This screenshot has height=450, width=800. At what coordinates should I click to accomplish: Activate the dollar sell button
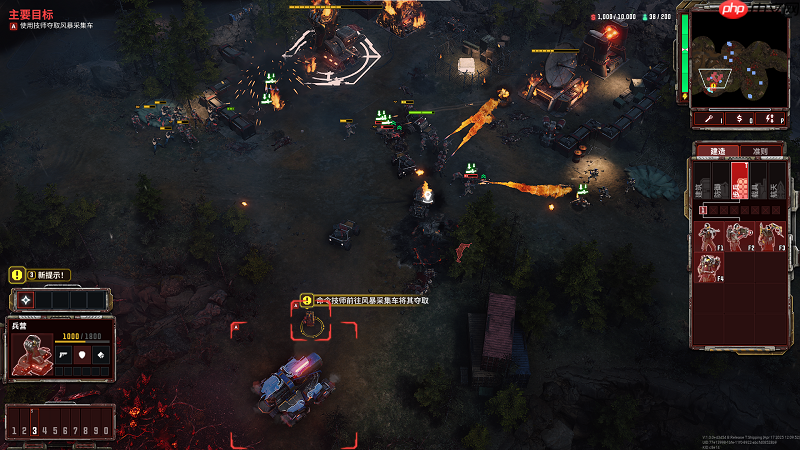pyautogui.click(x=739, y=118)
